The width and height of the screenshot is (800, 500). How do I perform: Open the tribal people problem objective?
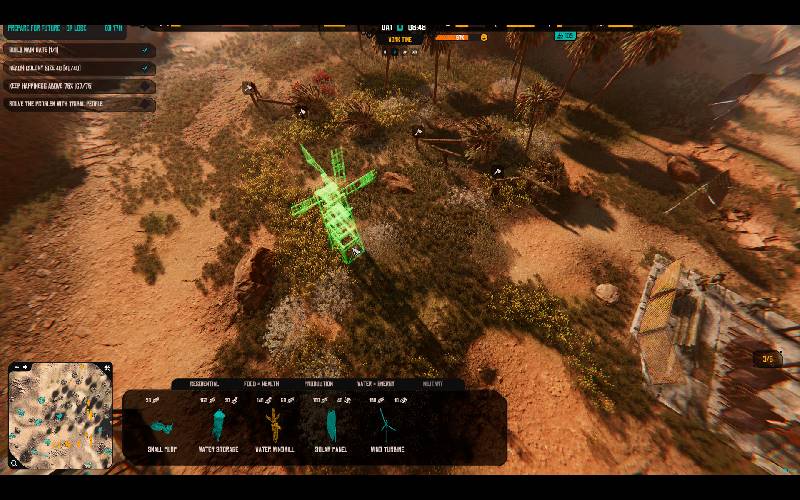click(75, 104)
